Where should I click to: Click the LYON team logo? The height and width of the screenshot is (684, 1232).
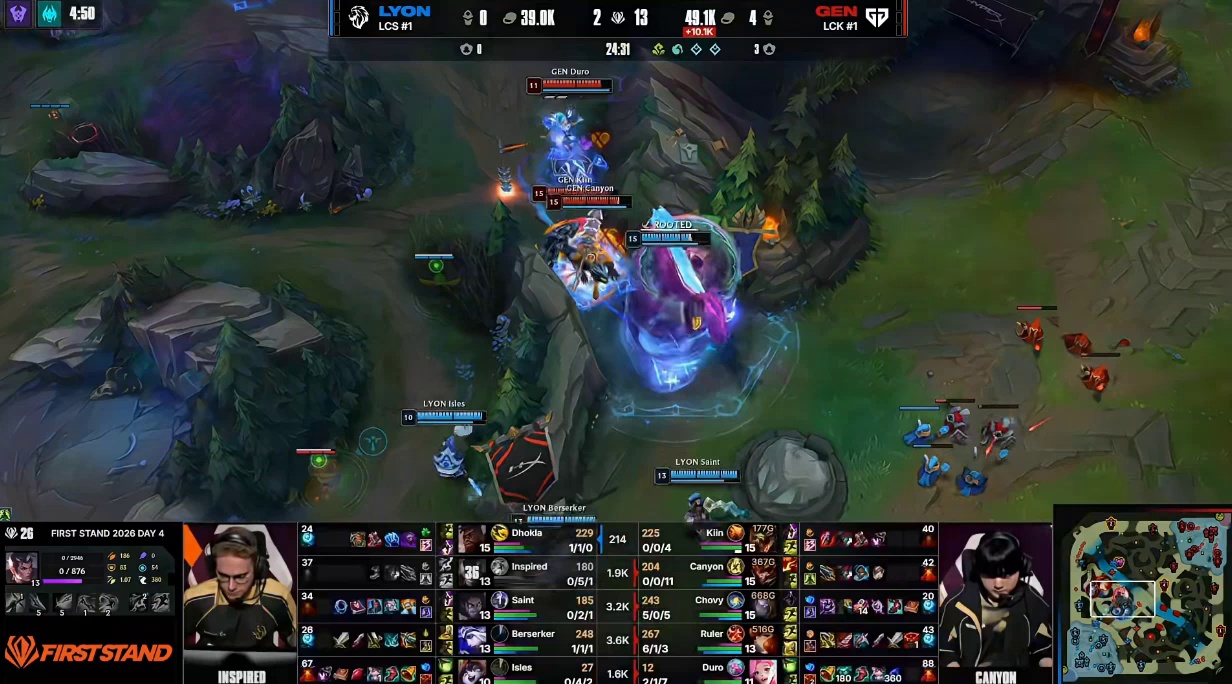359,17
